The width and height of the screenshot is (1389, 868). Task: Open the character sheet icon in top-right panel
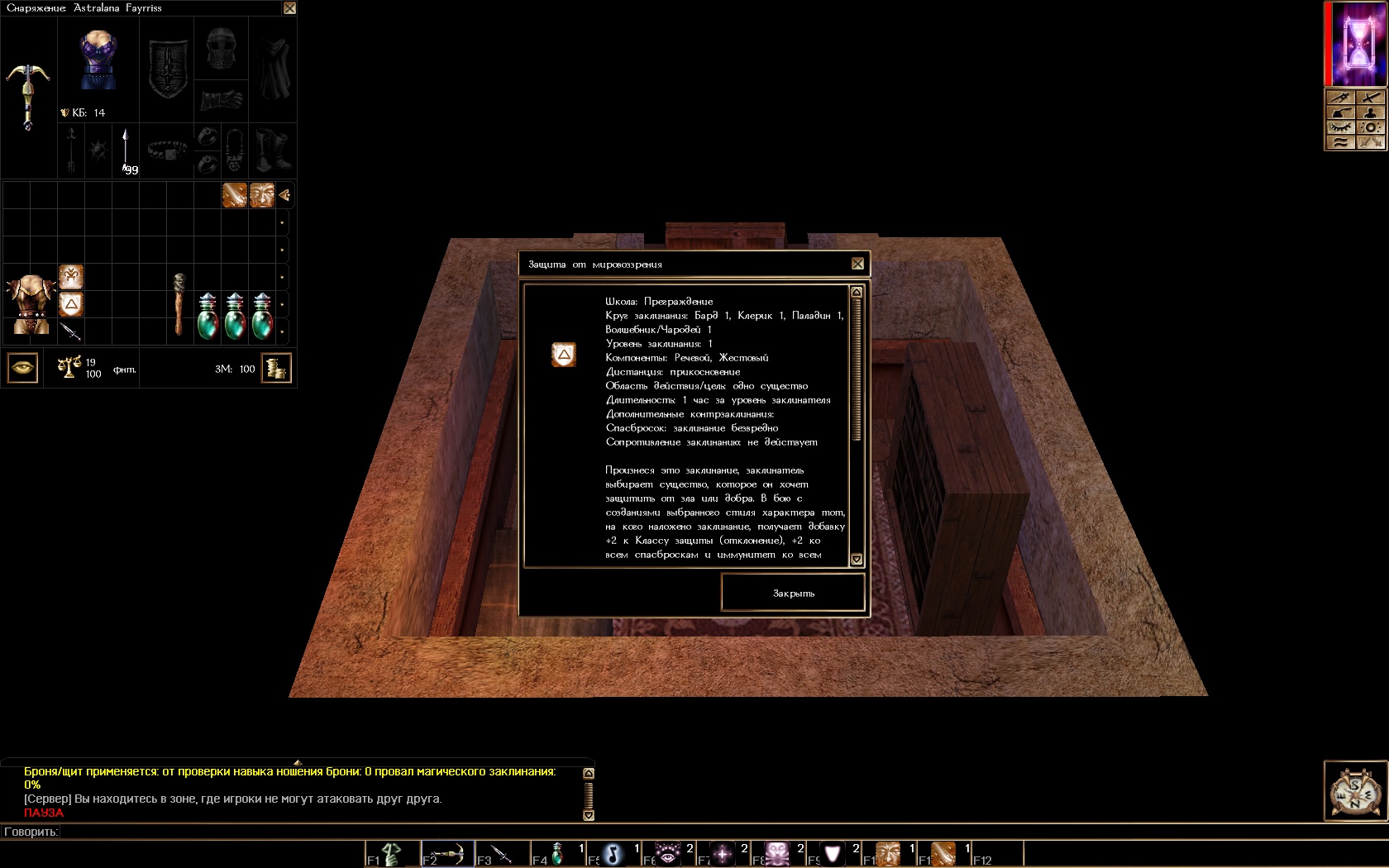pos(1370,112)
